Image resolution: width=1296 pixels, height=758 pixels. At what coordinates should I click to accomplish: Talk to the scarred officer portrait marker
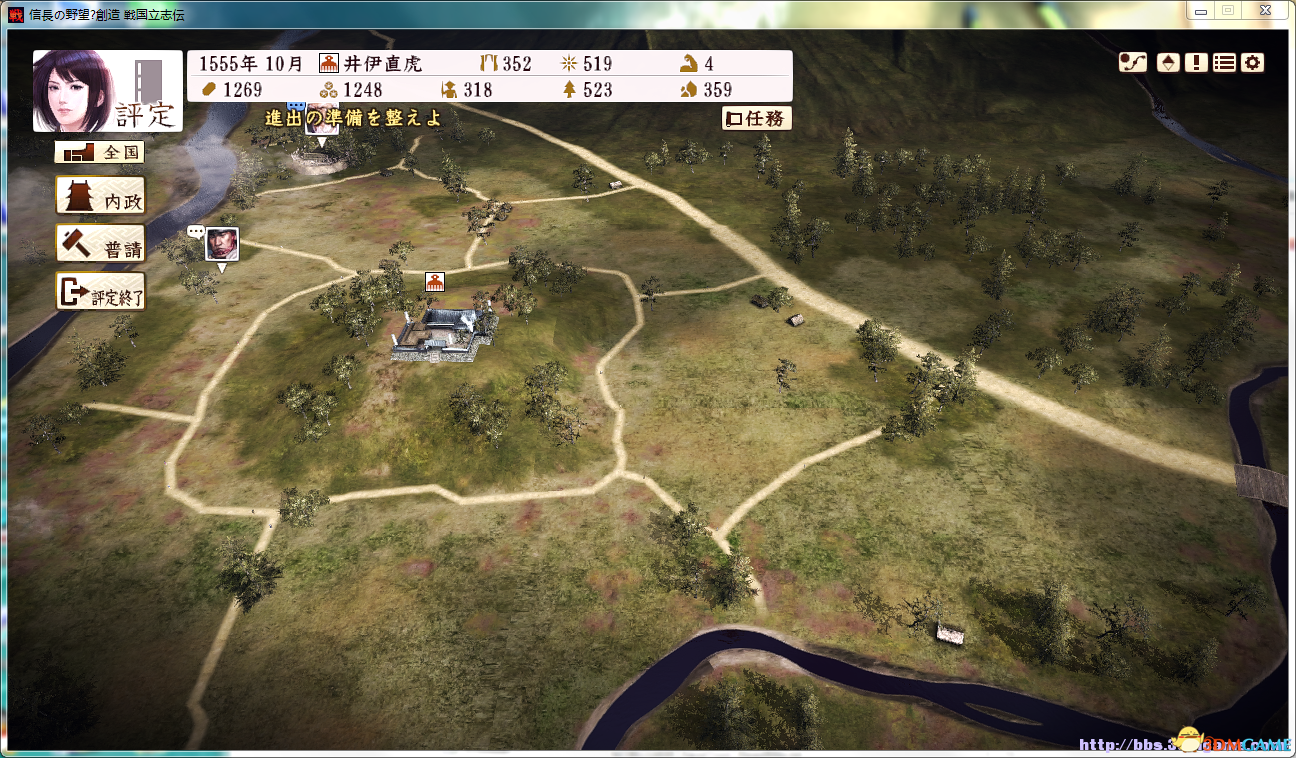(221, 243)
